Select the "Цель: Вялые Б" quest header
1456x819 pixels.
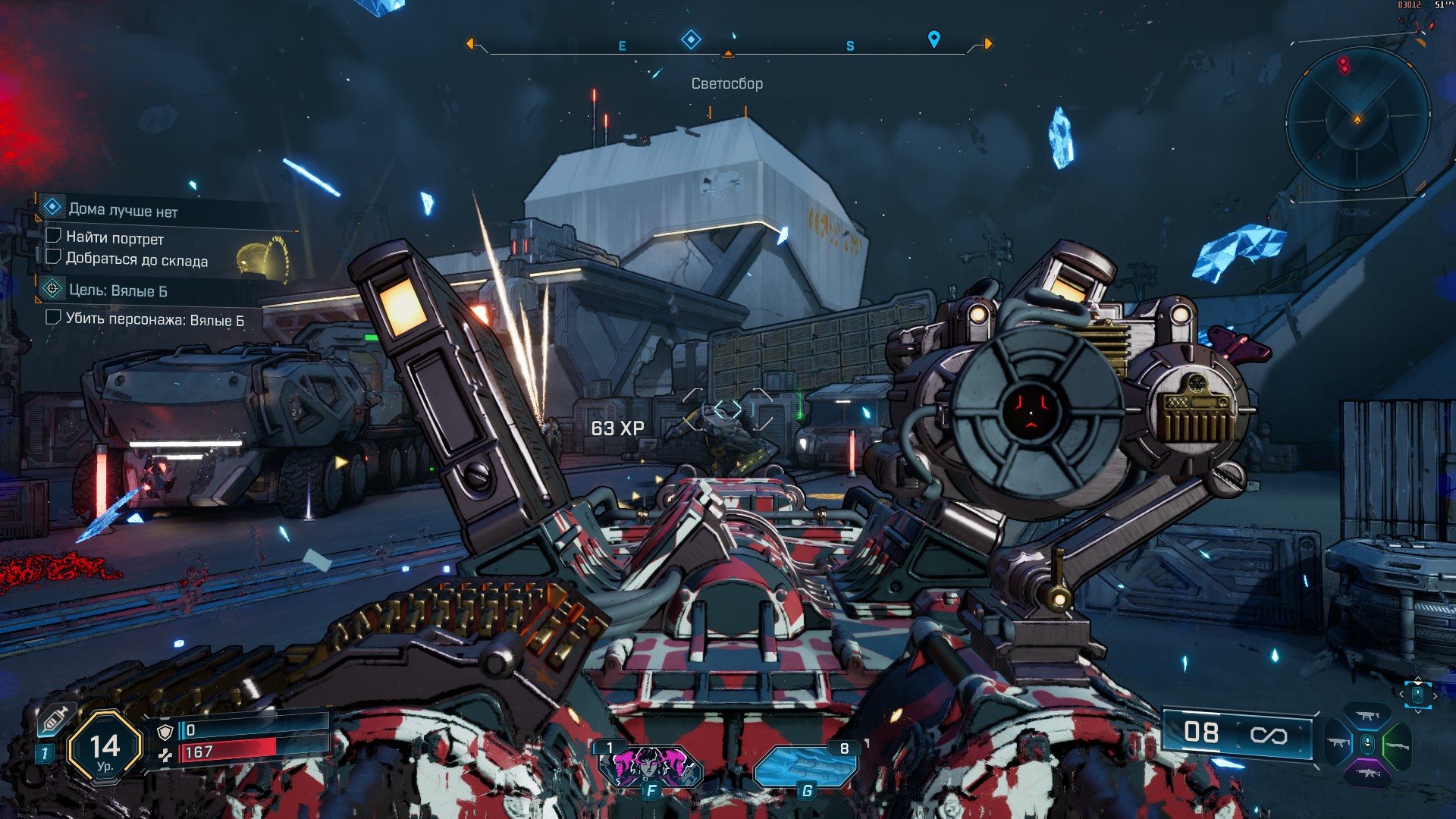tap(118, 290)
